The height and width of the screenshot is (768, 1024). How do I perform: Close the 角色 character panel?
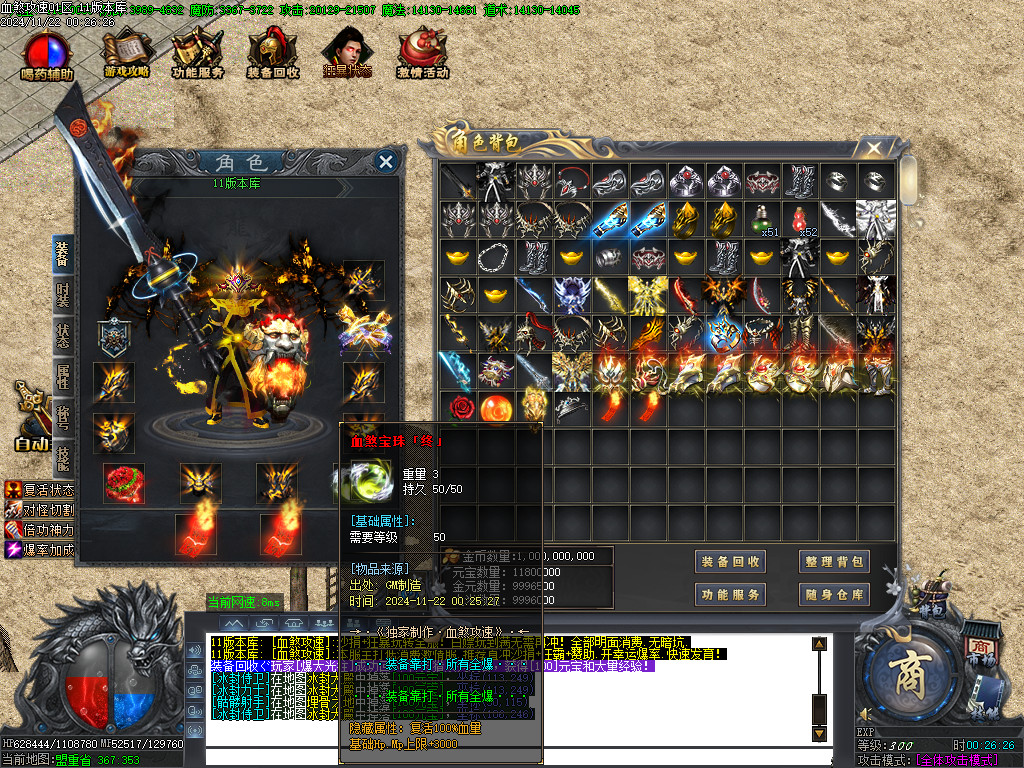coord(386,161)
